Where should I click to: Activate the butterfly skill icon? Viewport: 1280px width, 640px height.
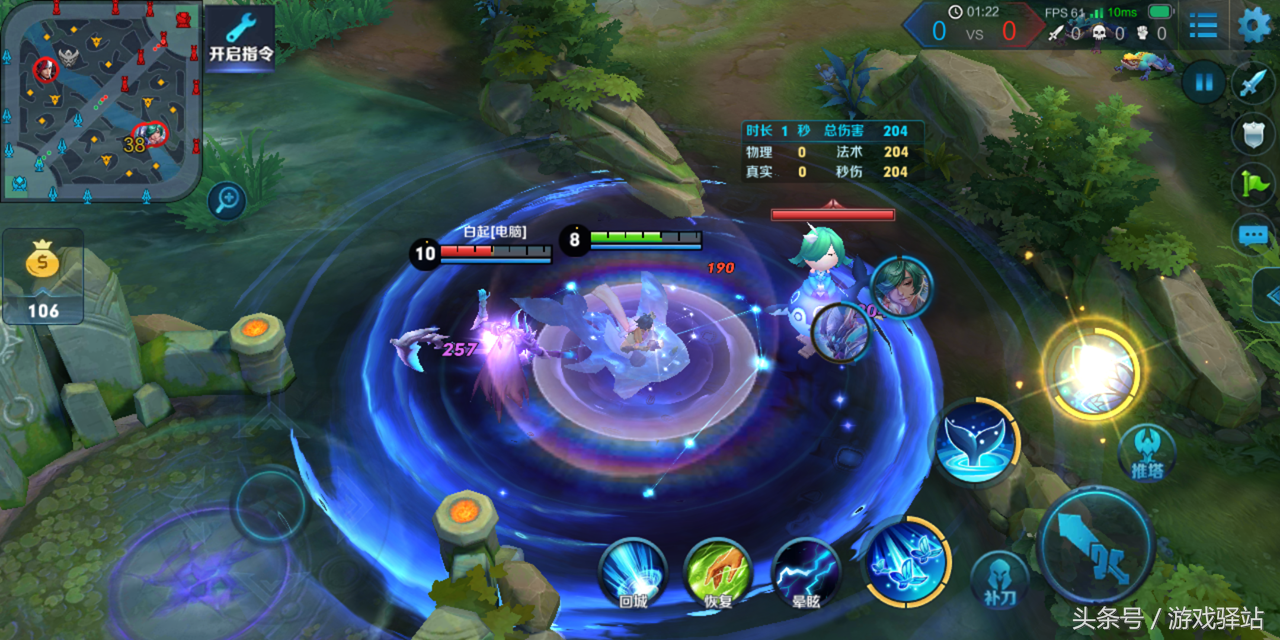click(906, 562)
